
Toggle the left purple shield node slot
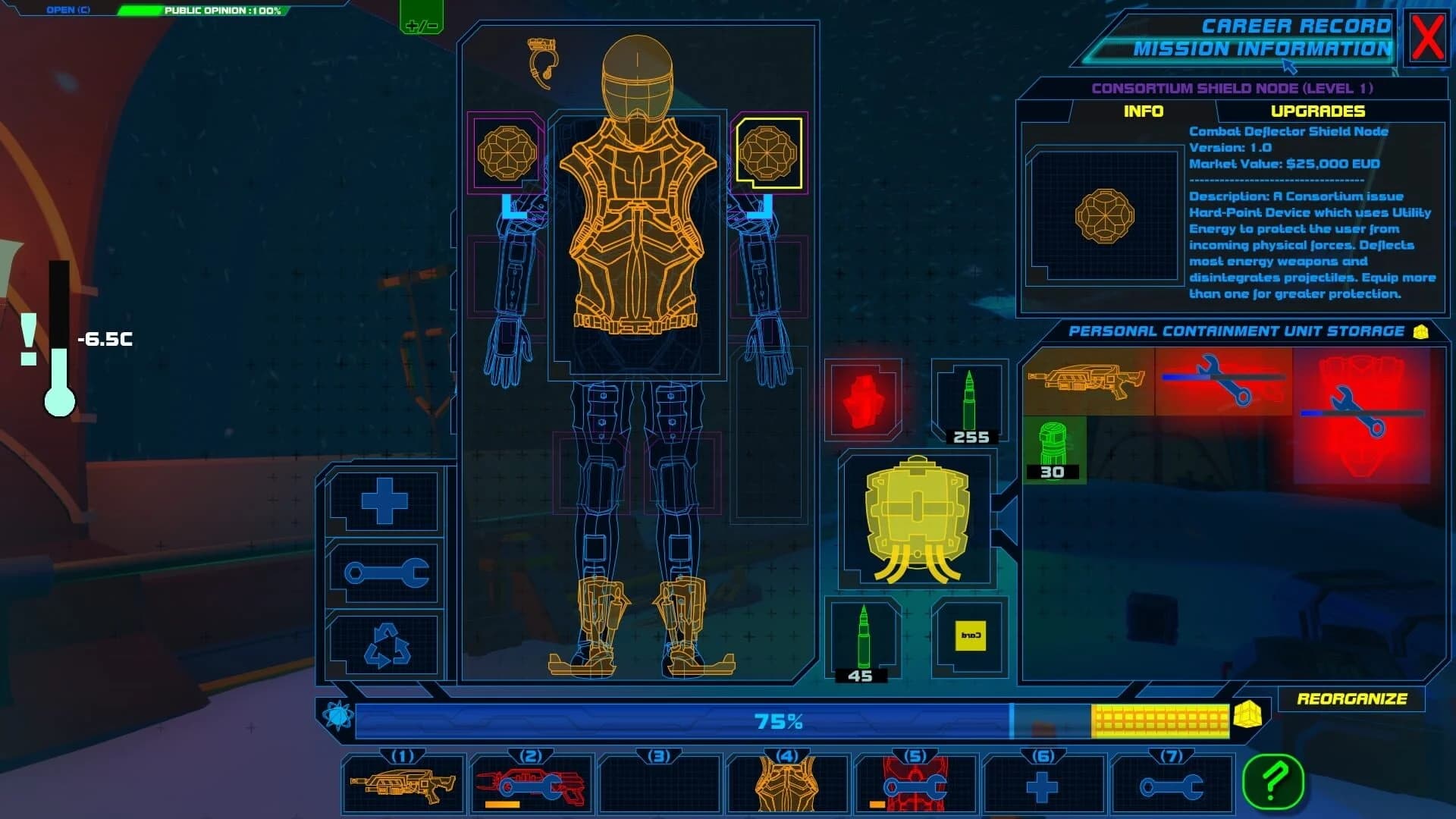507,150
